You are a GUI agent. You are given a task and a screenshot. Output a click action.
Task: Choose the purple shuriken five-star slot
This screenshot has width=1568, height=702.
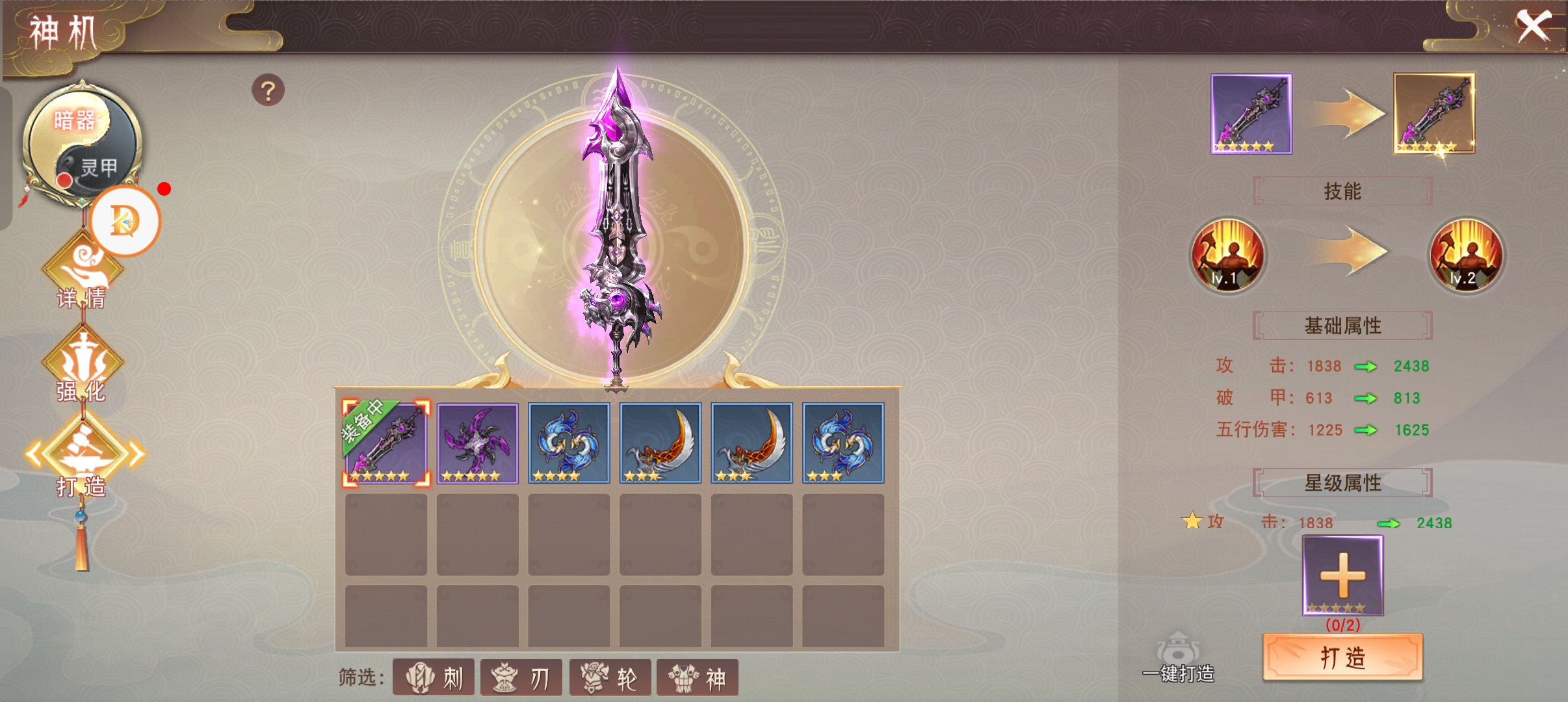(477, 443)
